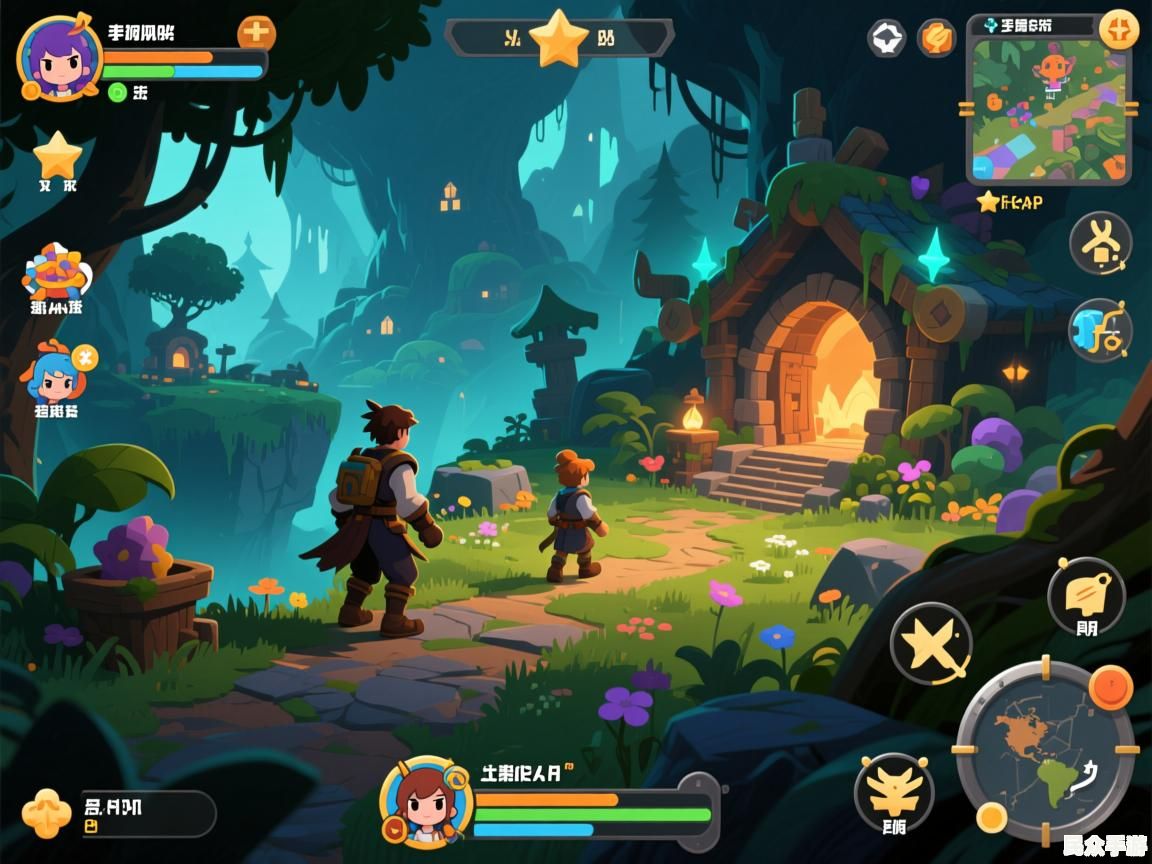Open the gold tag round button
Screen dimensions: 1152x864
(x=1086, y=597)
